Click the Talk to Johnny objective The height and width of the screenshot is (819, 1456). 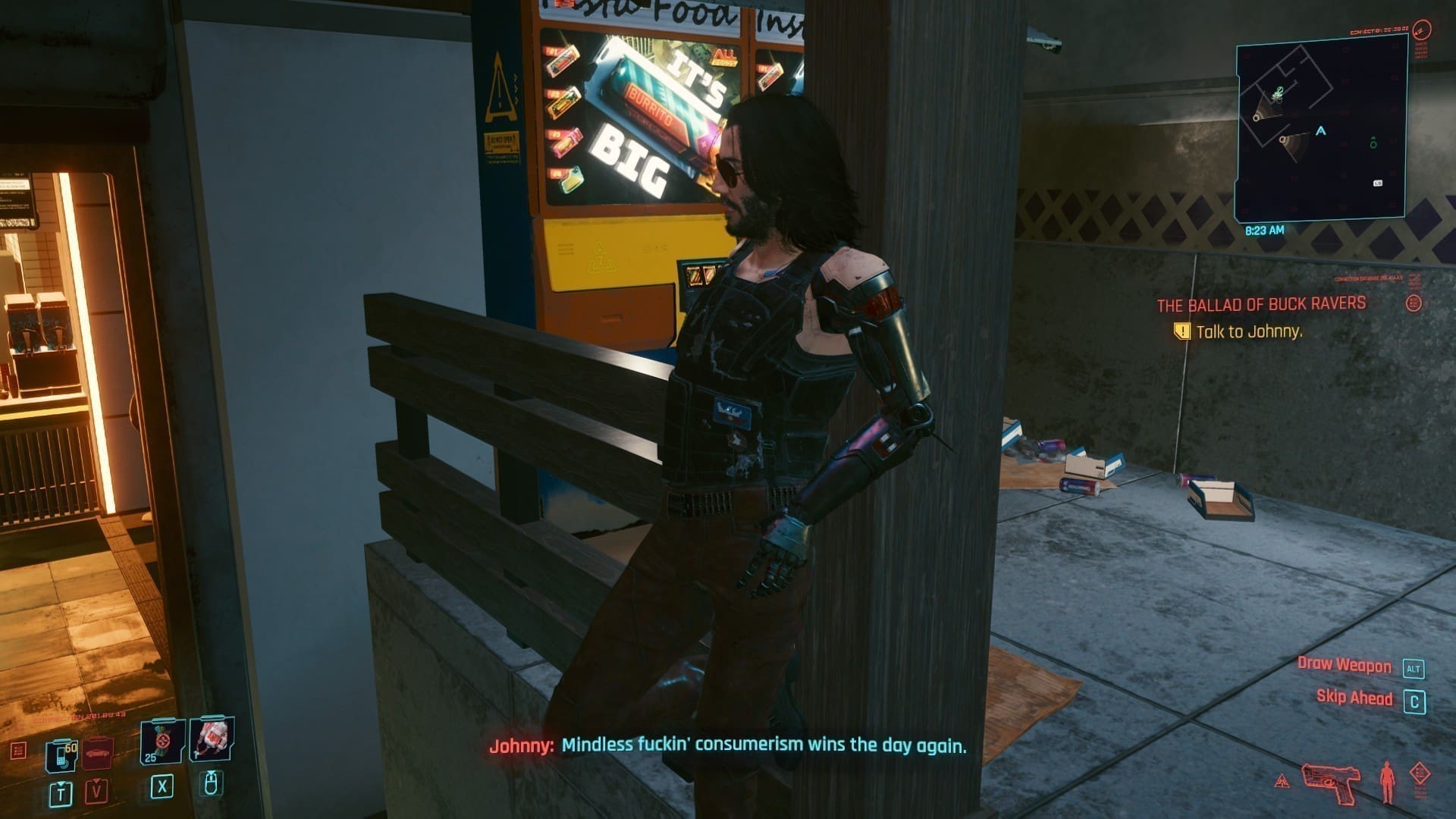1248,331
